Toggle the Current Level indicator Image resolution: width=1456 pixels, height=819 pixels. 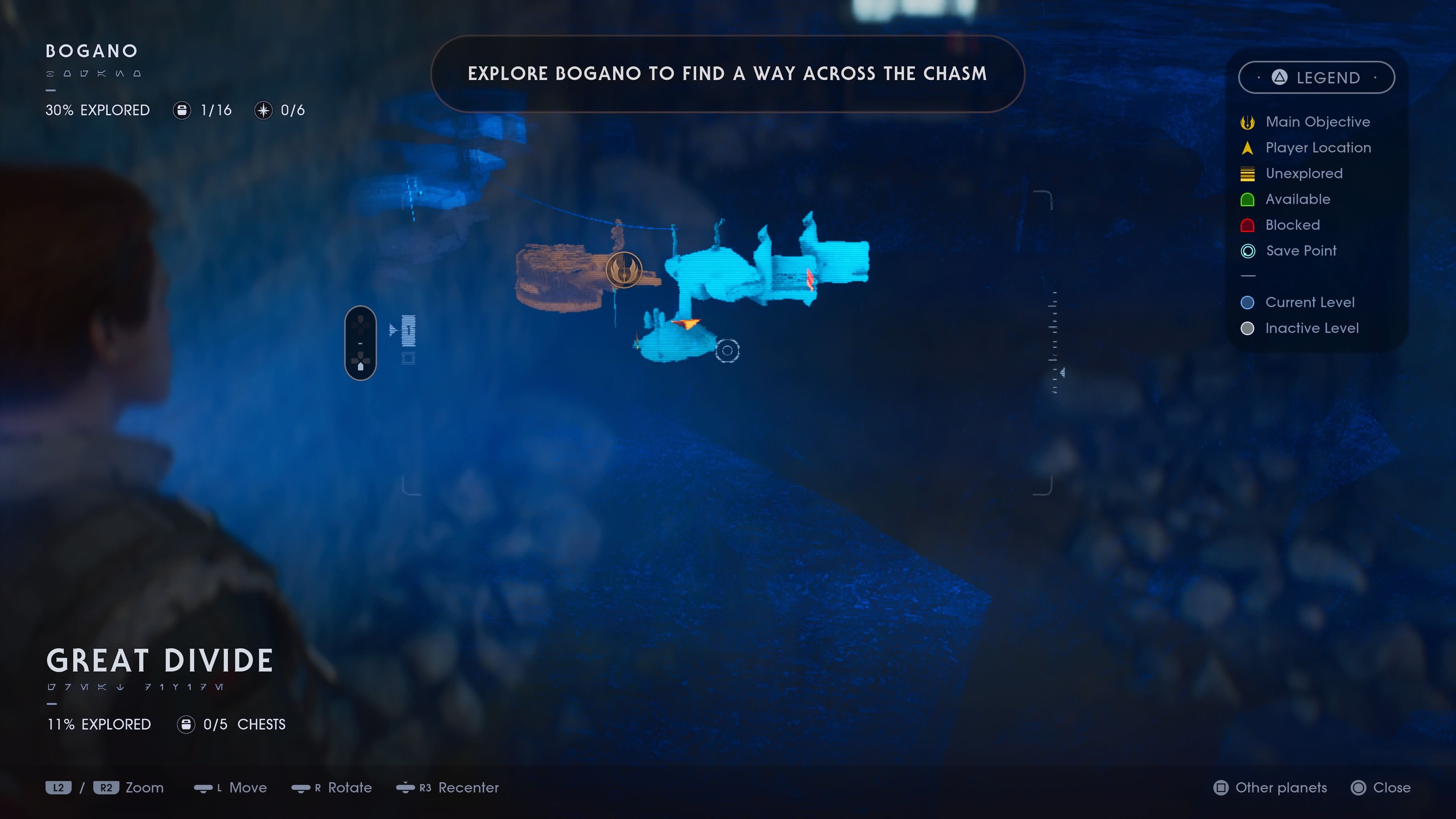(x=1247, y=303)
